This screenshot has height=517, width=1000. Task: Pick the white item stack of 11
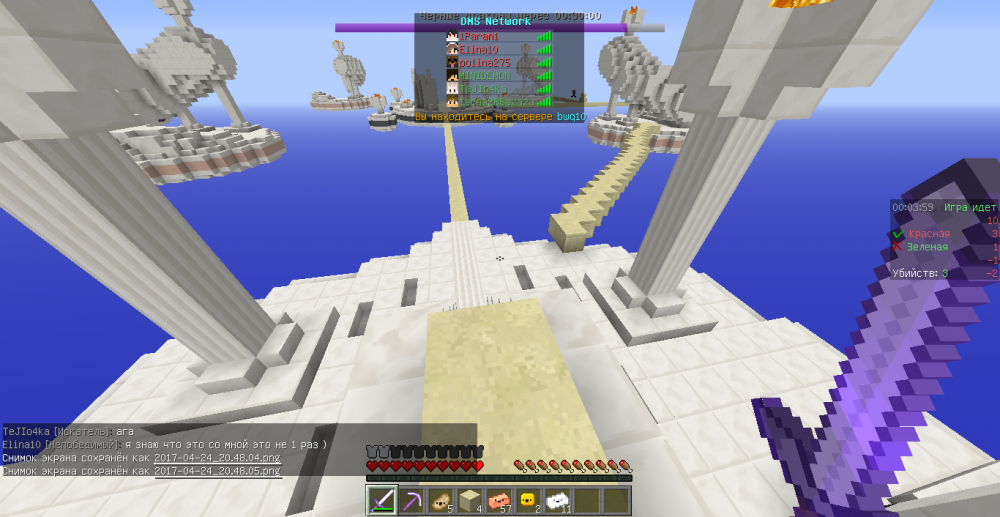click(557, 500)
